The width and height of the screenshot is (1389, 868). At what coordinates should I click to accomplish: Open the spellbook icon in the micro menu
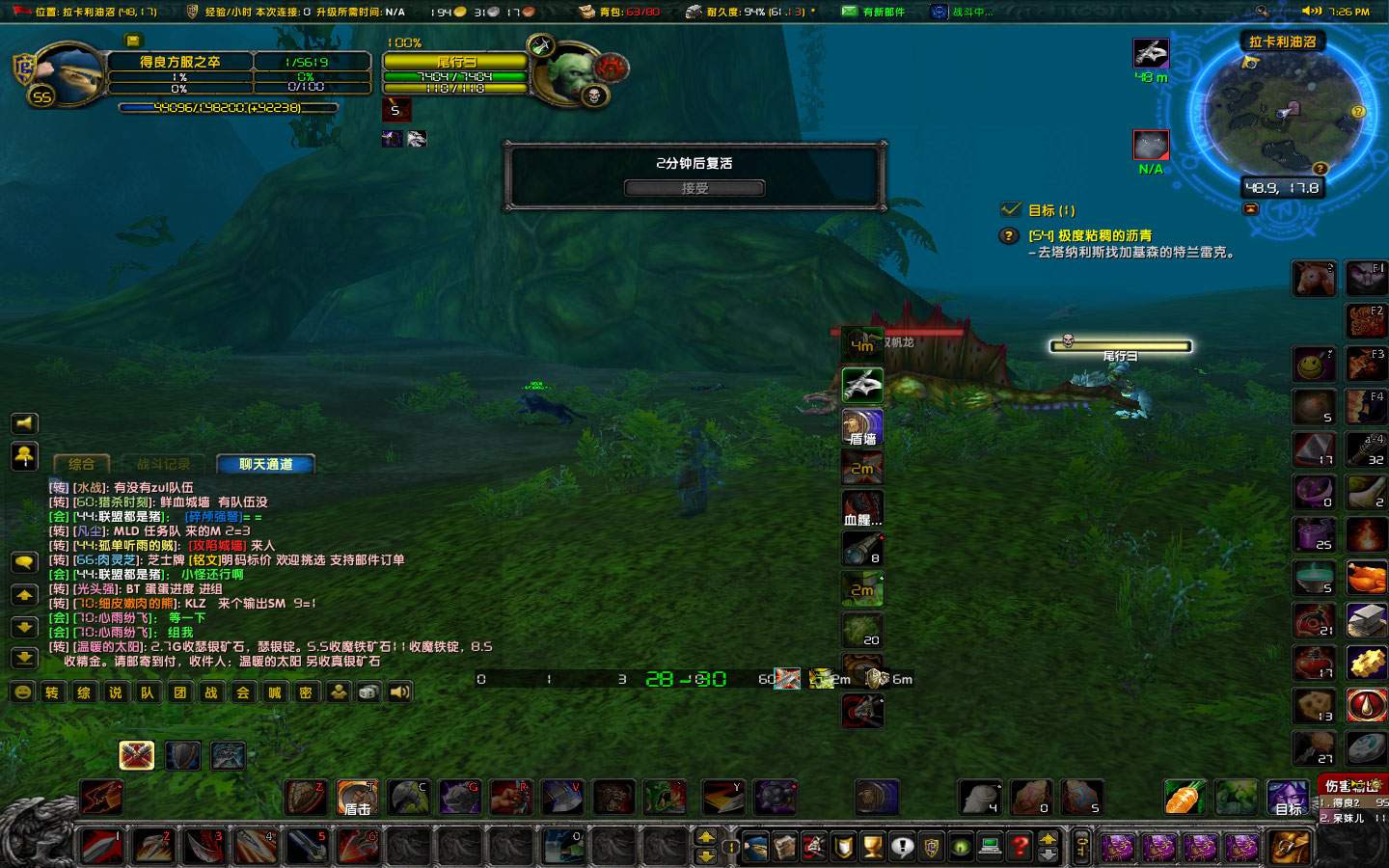(x=782, y=847)
